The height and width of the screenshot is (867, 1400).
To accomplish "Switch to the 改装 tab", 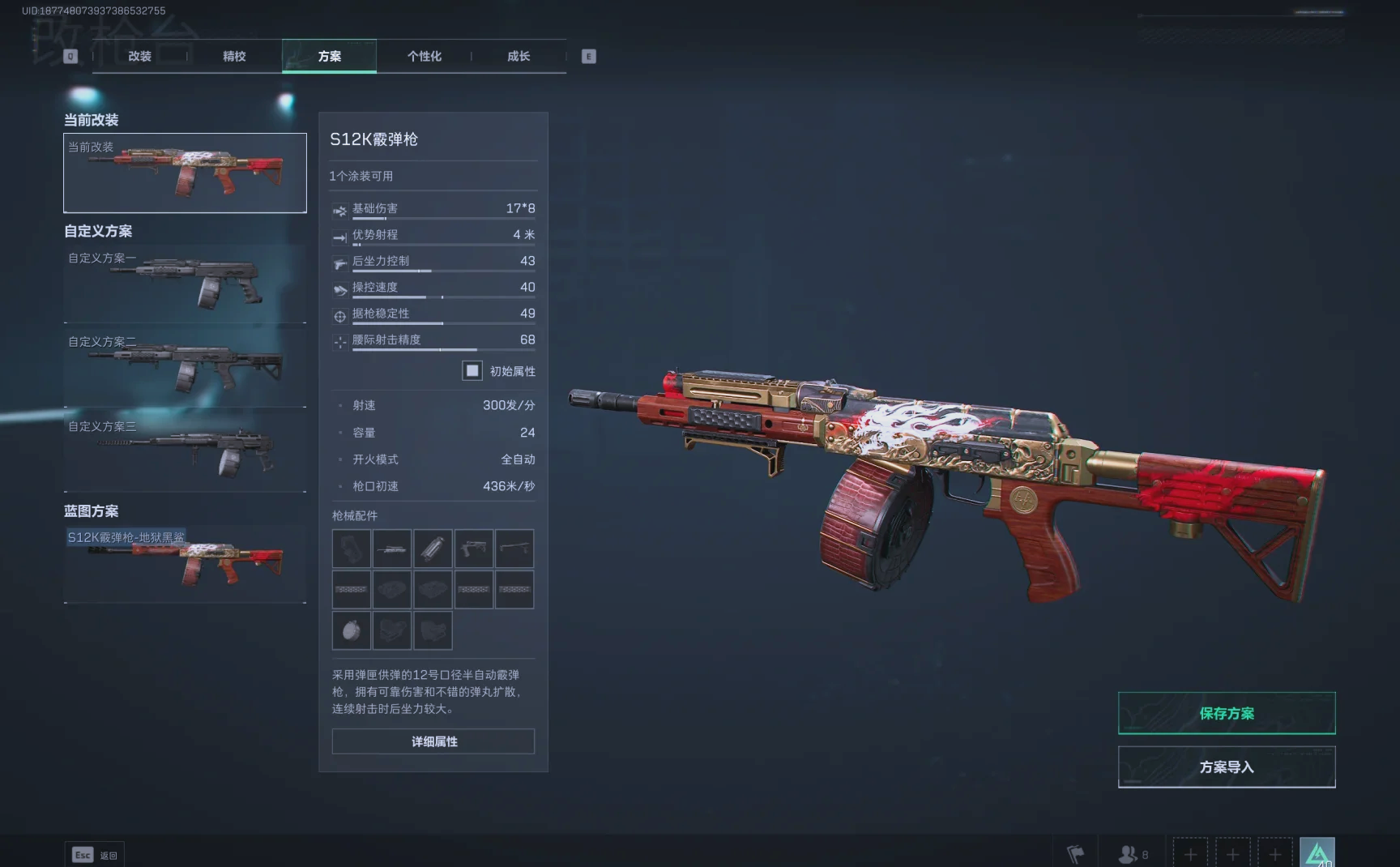I will (139, 56).
